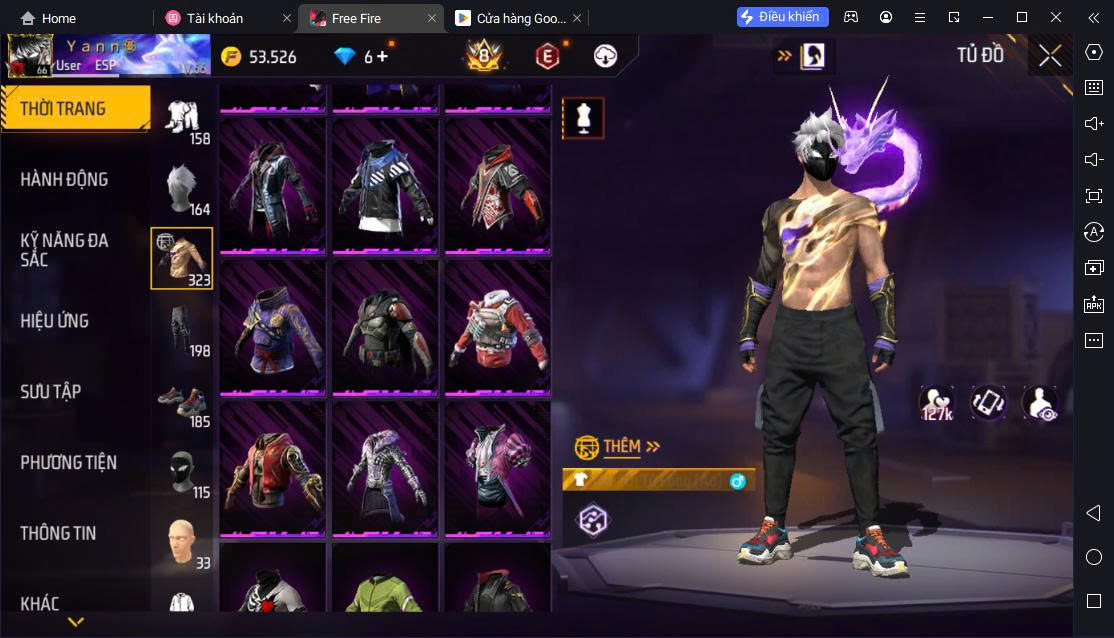This screenshot has width=1114, height=638.
Task: Select the THÔNG TIN tab
Action: [x=58, y=534]
